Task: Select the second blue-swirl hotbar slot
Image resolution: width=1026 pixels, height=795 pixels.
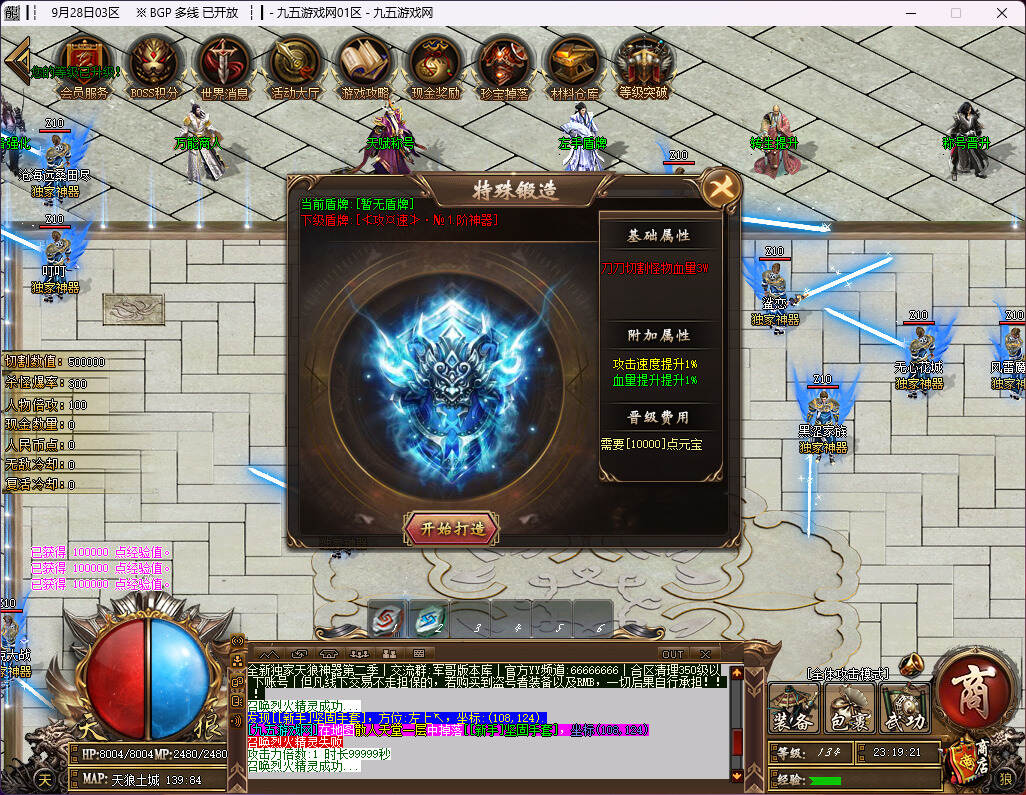Action: 429,620
